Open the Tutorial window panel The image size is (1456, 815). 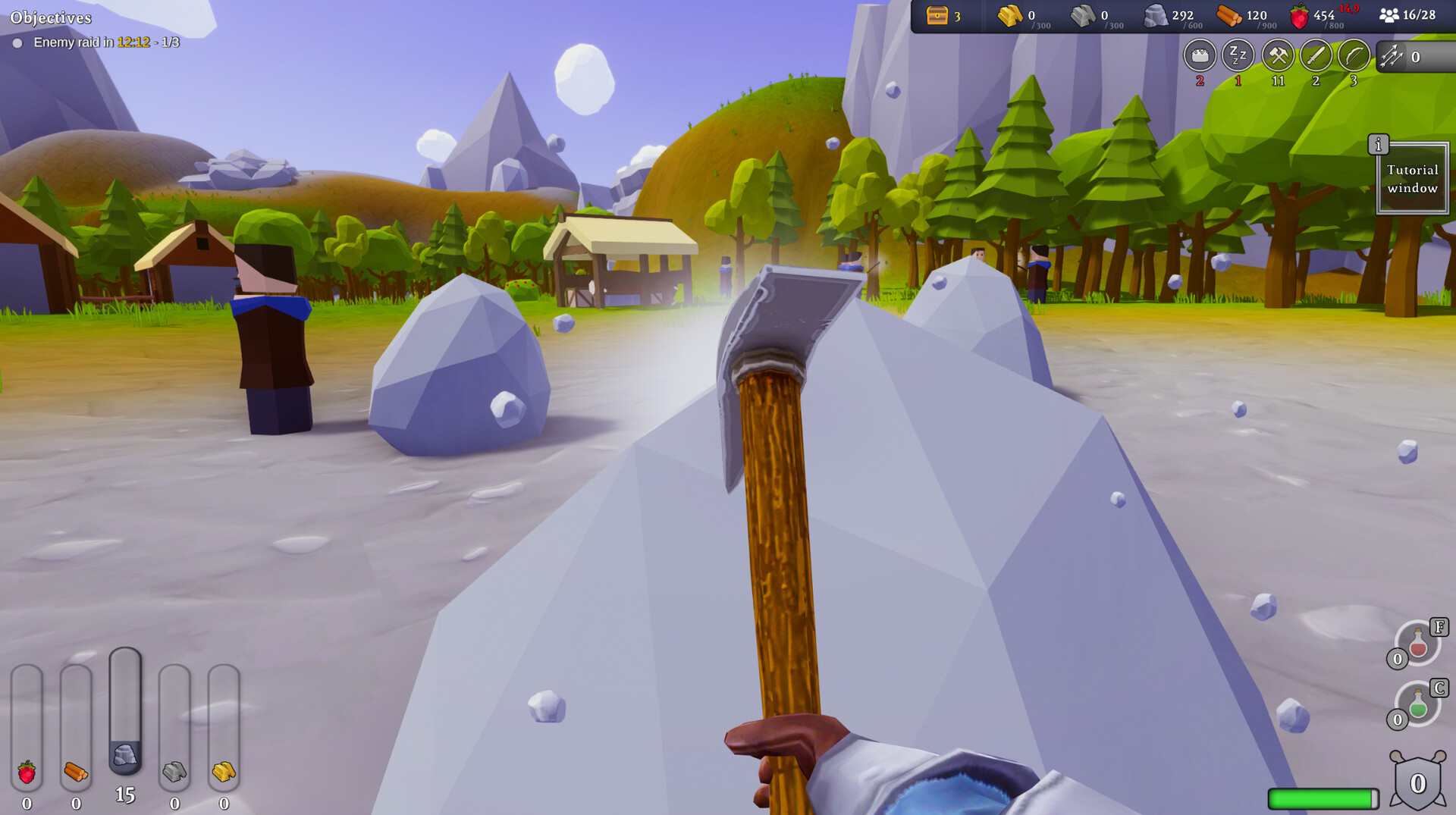[x=1412, y=178]
